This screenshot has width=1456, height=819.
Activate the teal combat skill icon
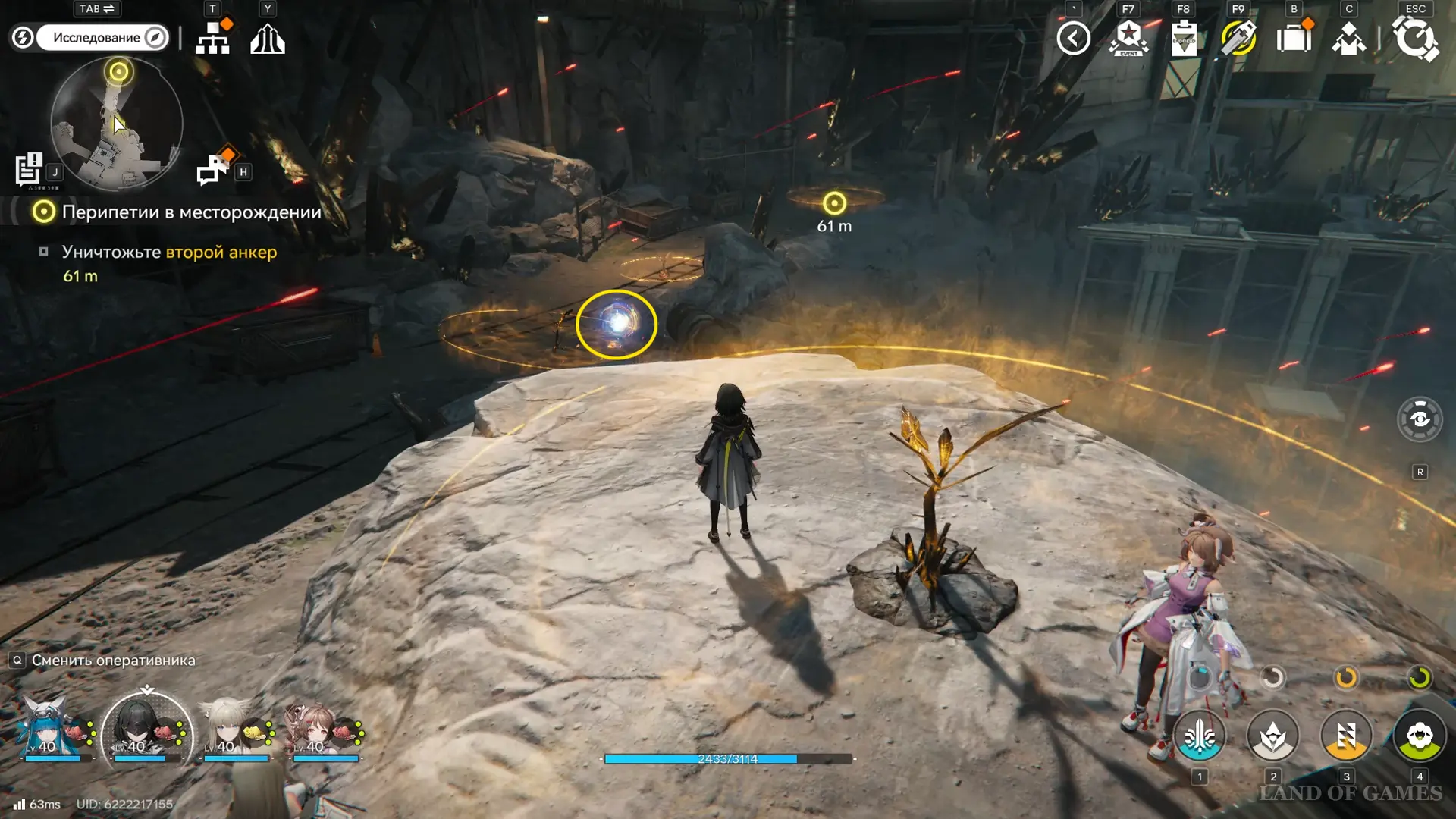[x=1200, y=736]
